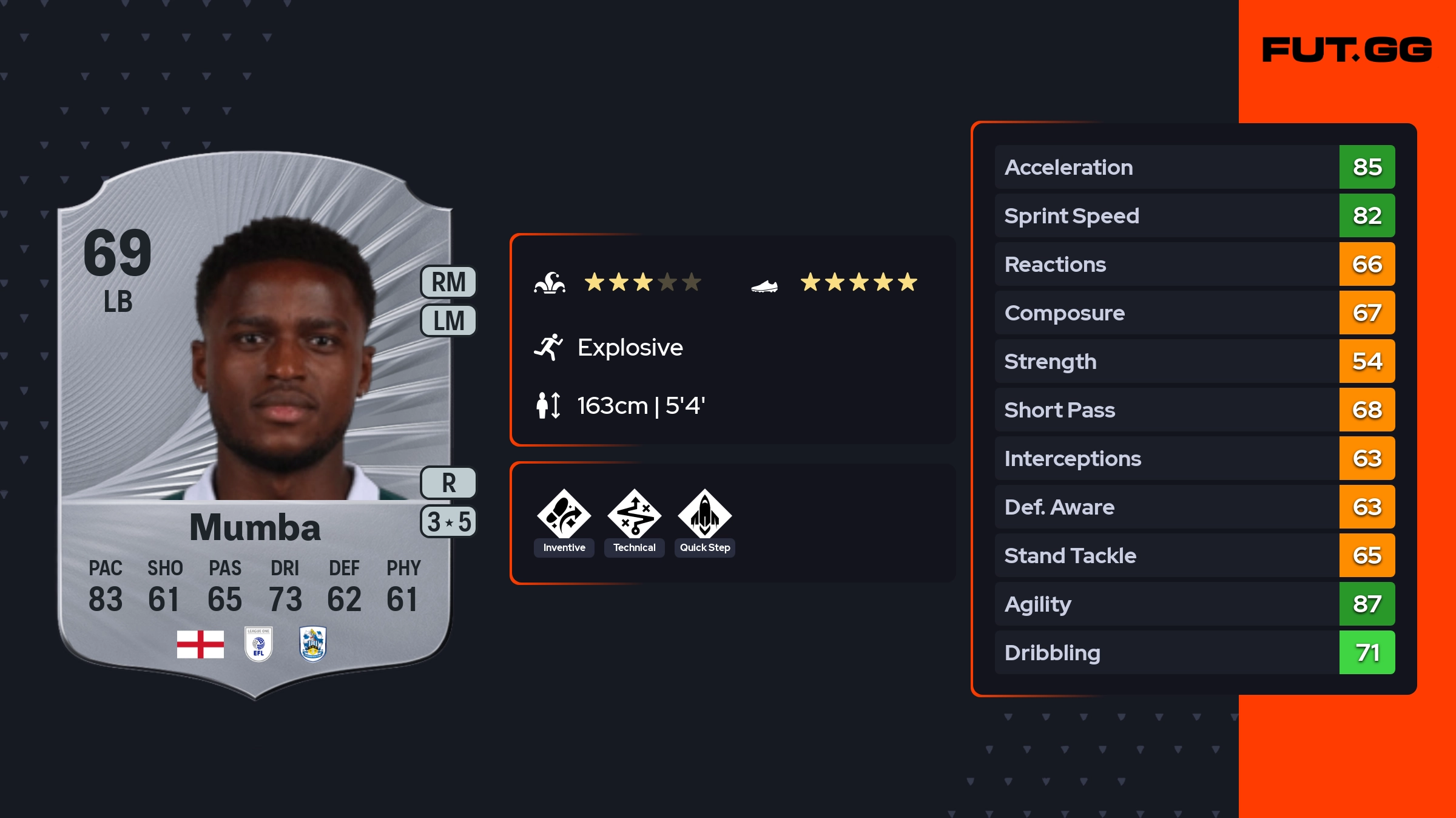Select the Quick Step playstyle icon
Viewport: 1456px width, 818px height.
(704, 515)
